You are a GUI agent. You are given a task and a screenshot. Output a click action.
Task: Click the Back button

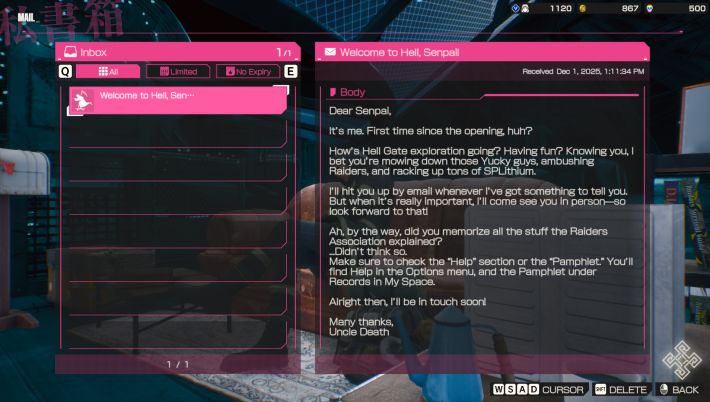[679, 389]
